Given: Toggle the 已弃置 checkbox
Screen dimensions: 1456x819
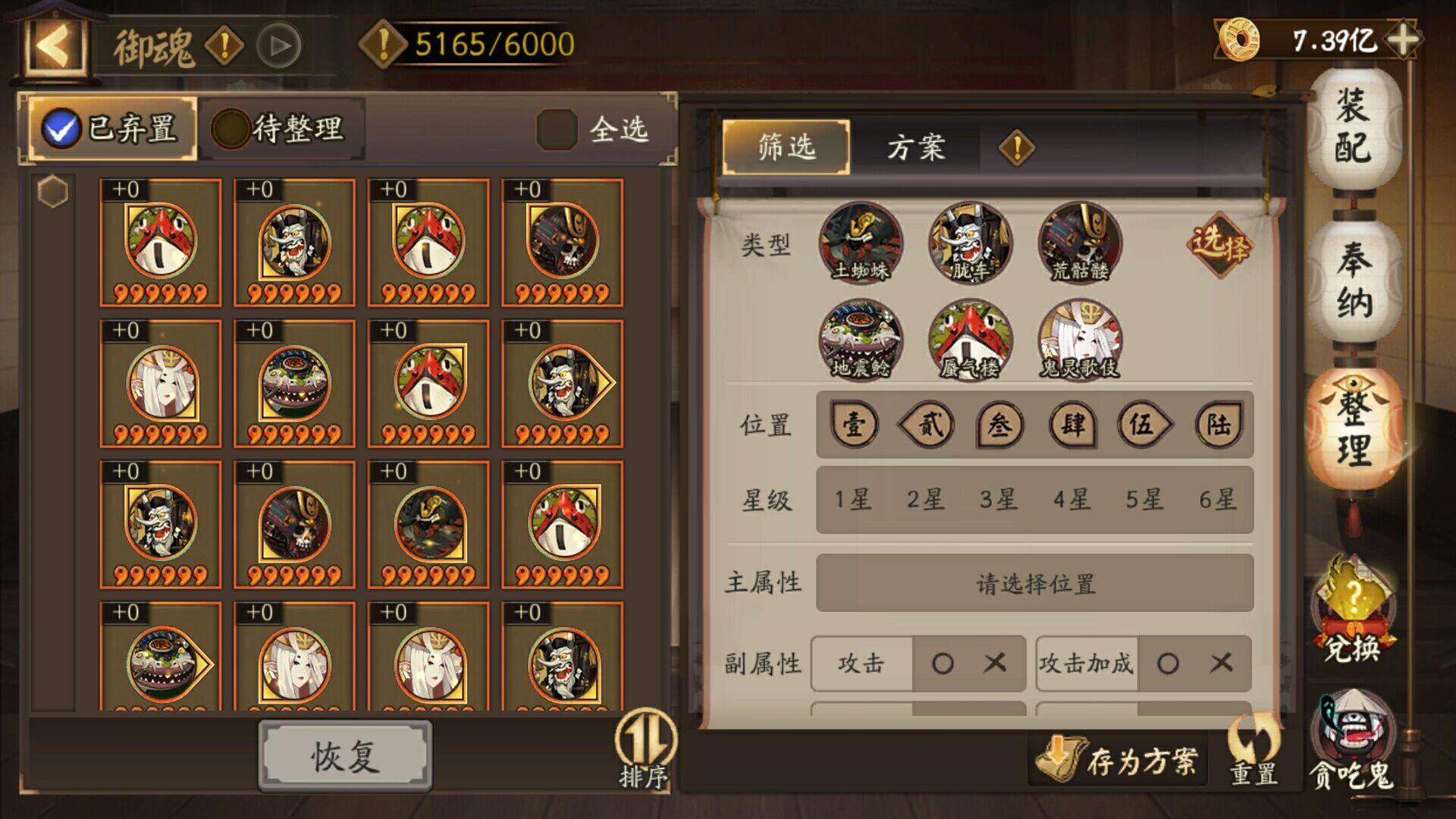Looking at the screenshot, I should coord(62,129).
